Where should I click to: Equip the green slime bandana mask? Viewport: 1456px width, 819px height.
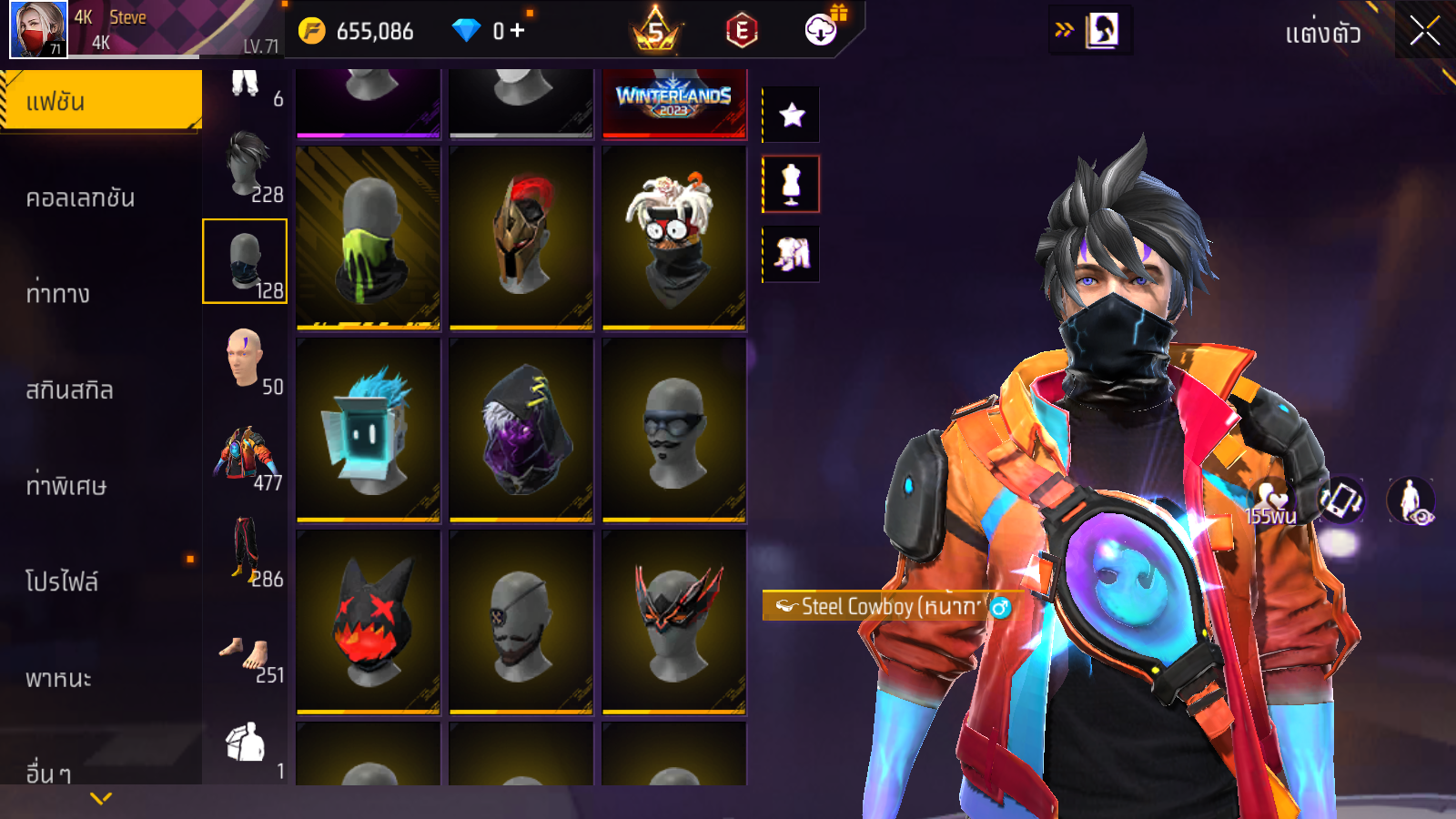[369, 238]
